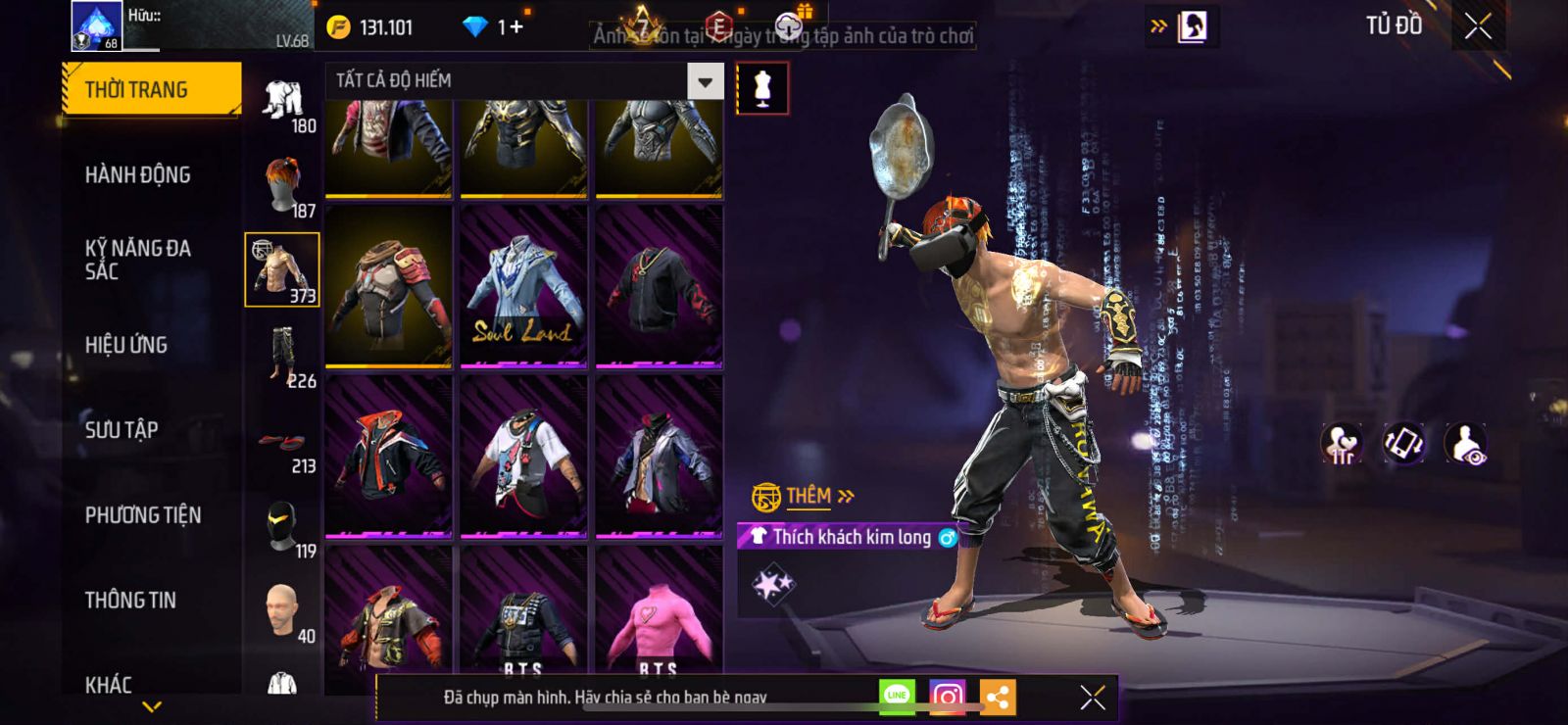Select the Soul Land blue jacket
The image size is (1568, 725).
pyautogui.click(x=523, y=286)
